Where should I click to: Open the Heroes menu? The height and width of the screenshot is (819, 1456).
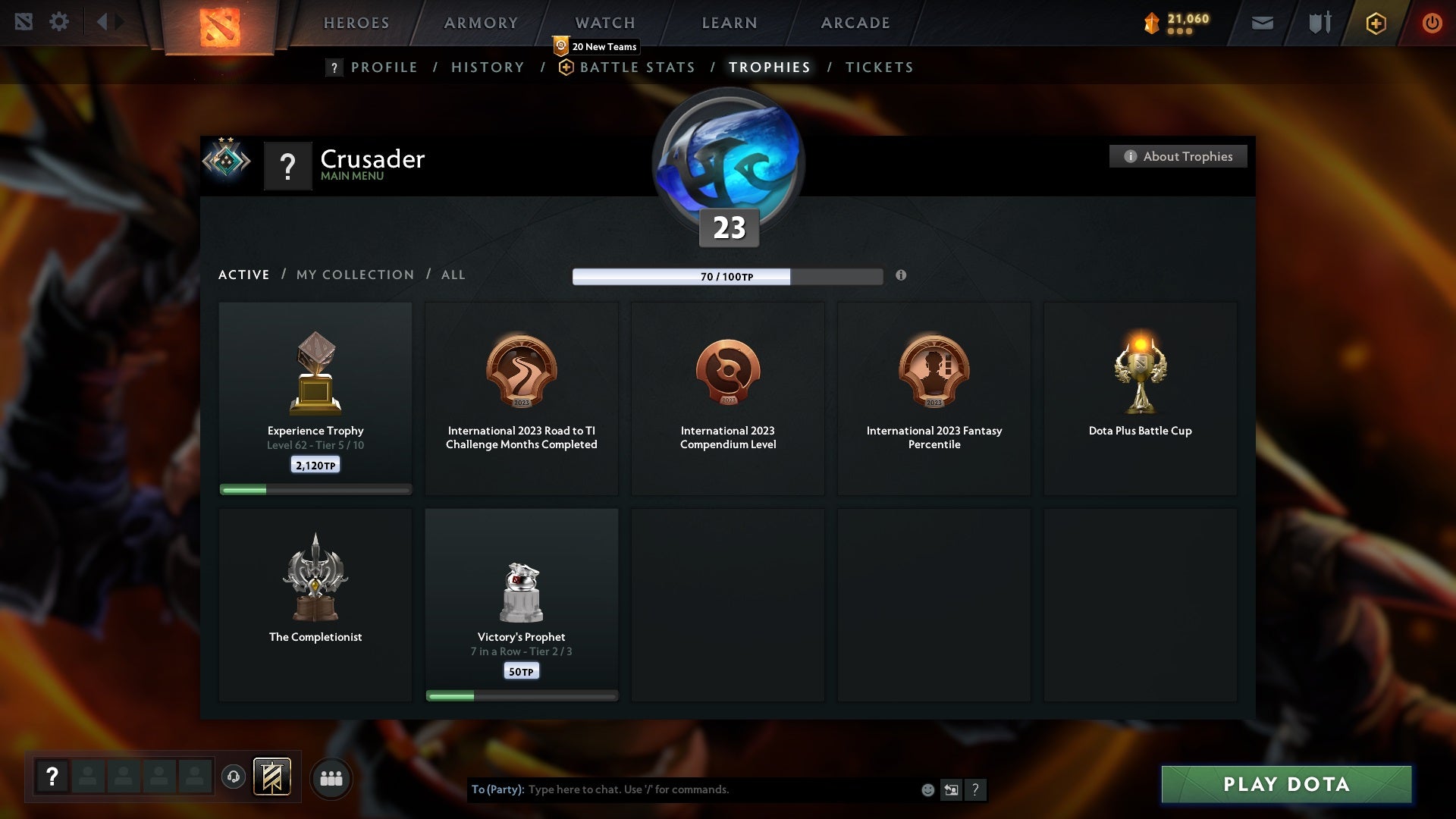(356, 23)
